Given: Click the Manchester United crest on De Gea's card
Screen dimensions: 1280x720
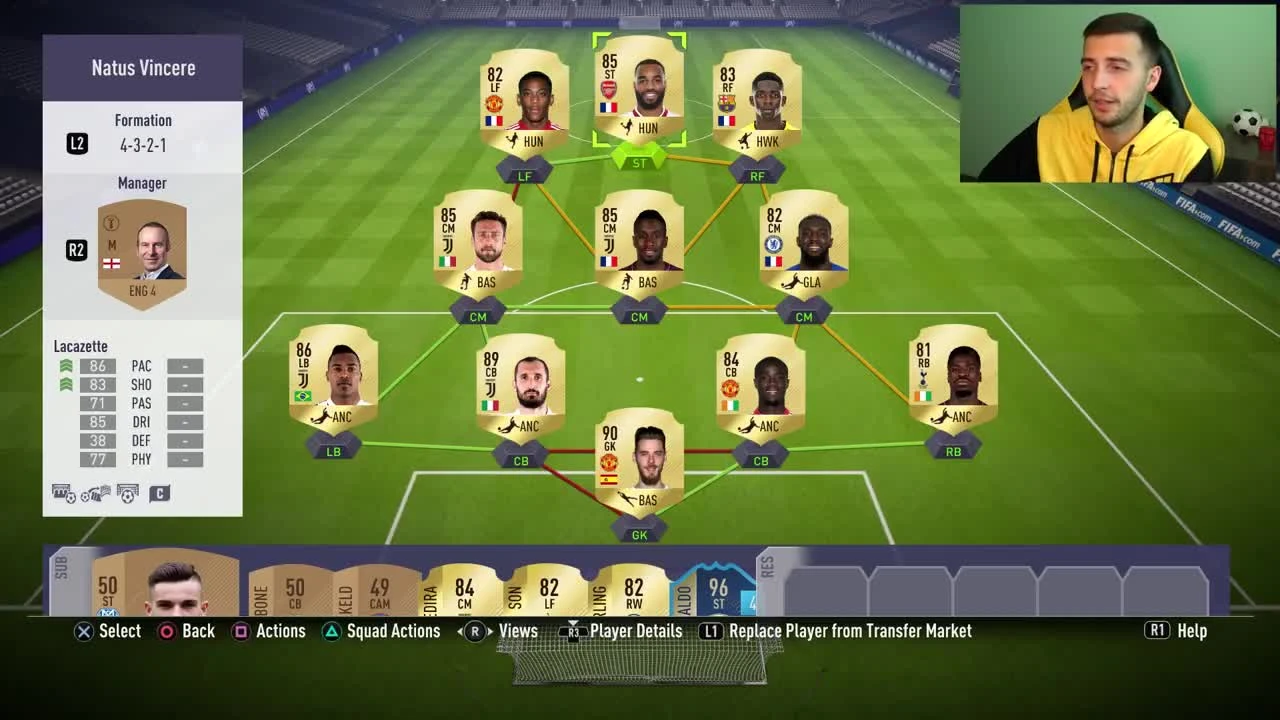Looking at the screenshot, I should point(608,461).
